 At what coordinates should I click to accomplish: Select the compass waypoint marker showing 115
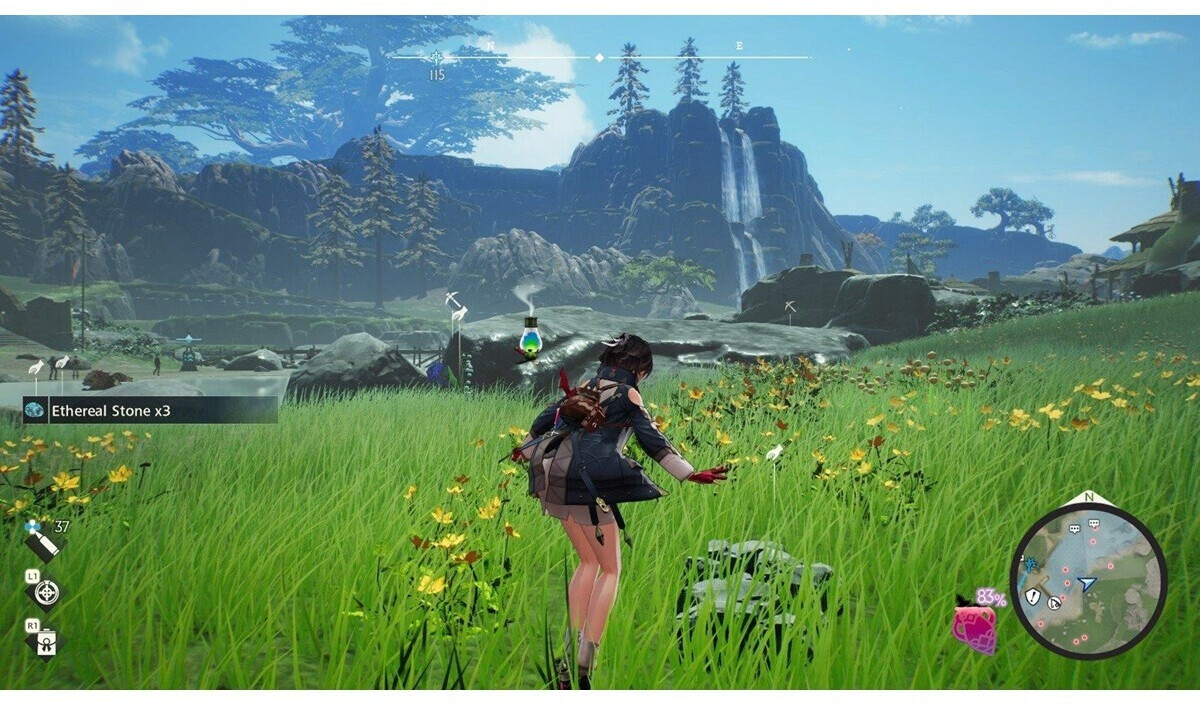(x=436, y=58)
